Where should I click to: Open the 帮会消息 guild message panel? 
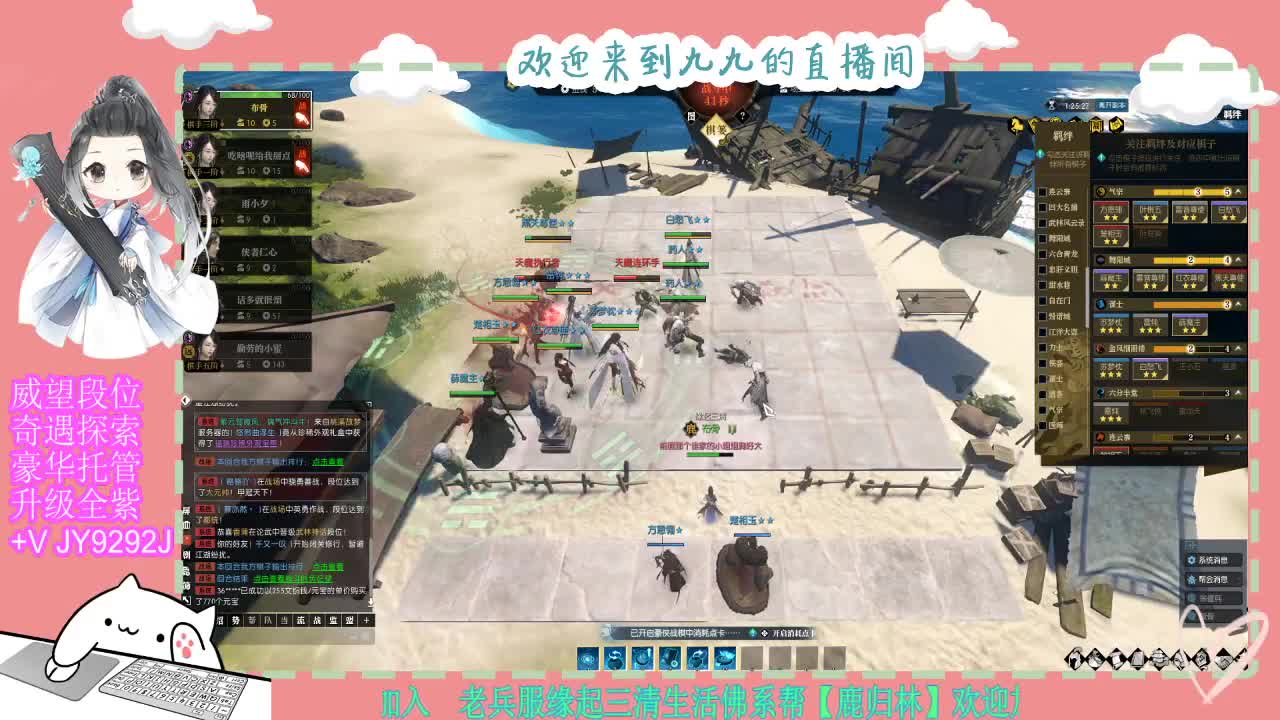(1213, 580)
